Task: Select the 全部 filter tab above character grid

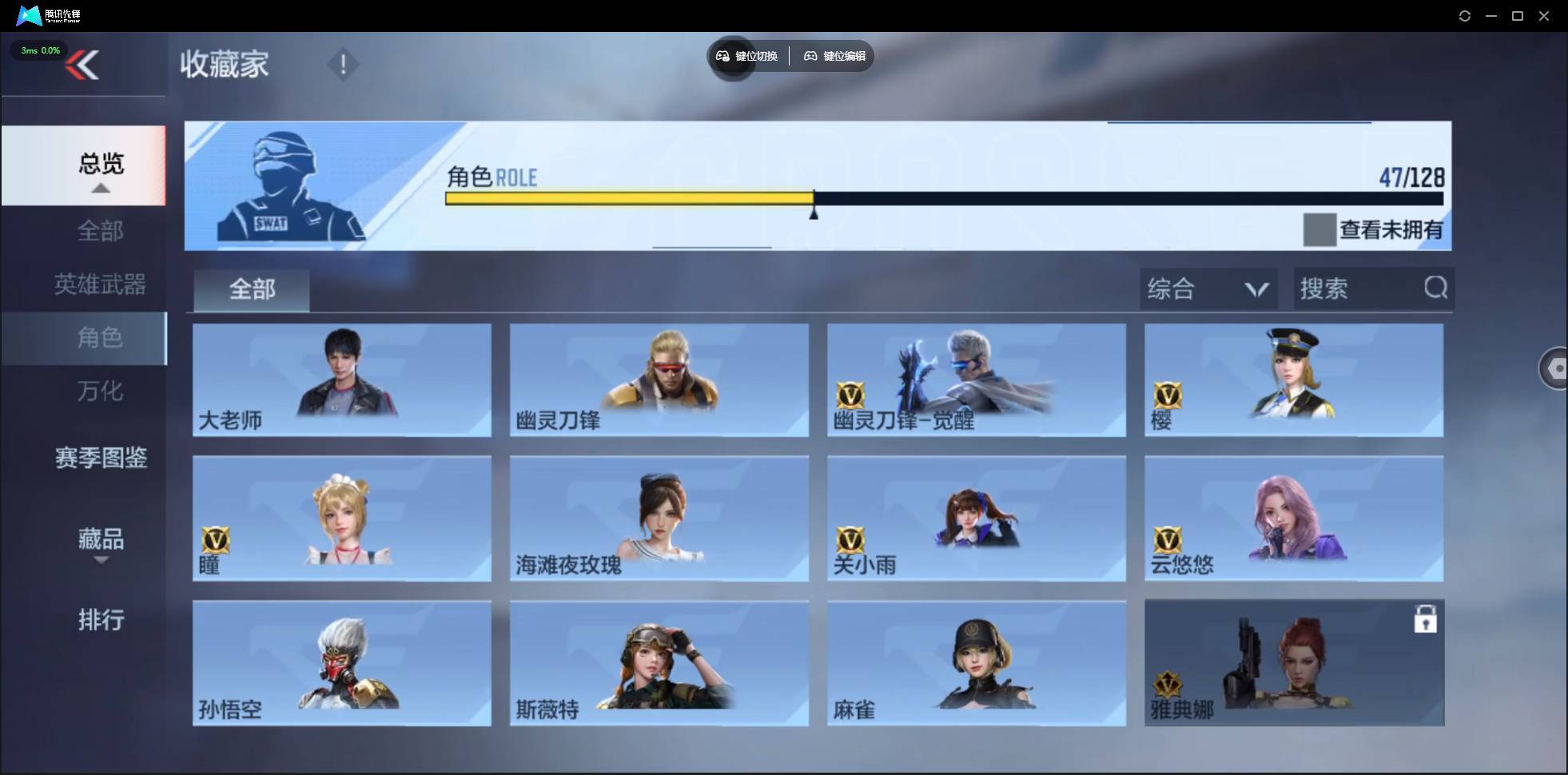Action: [x=251, y=289]
